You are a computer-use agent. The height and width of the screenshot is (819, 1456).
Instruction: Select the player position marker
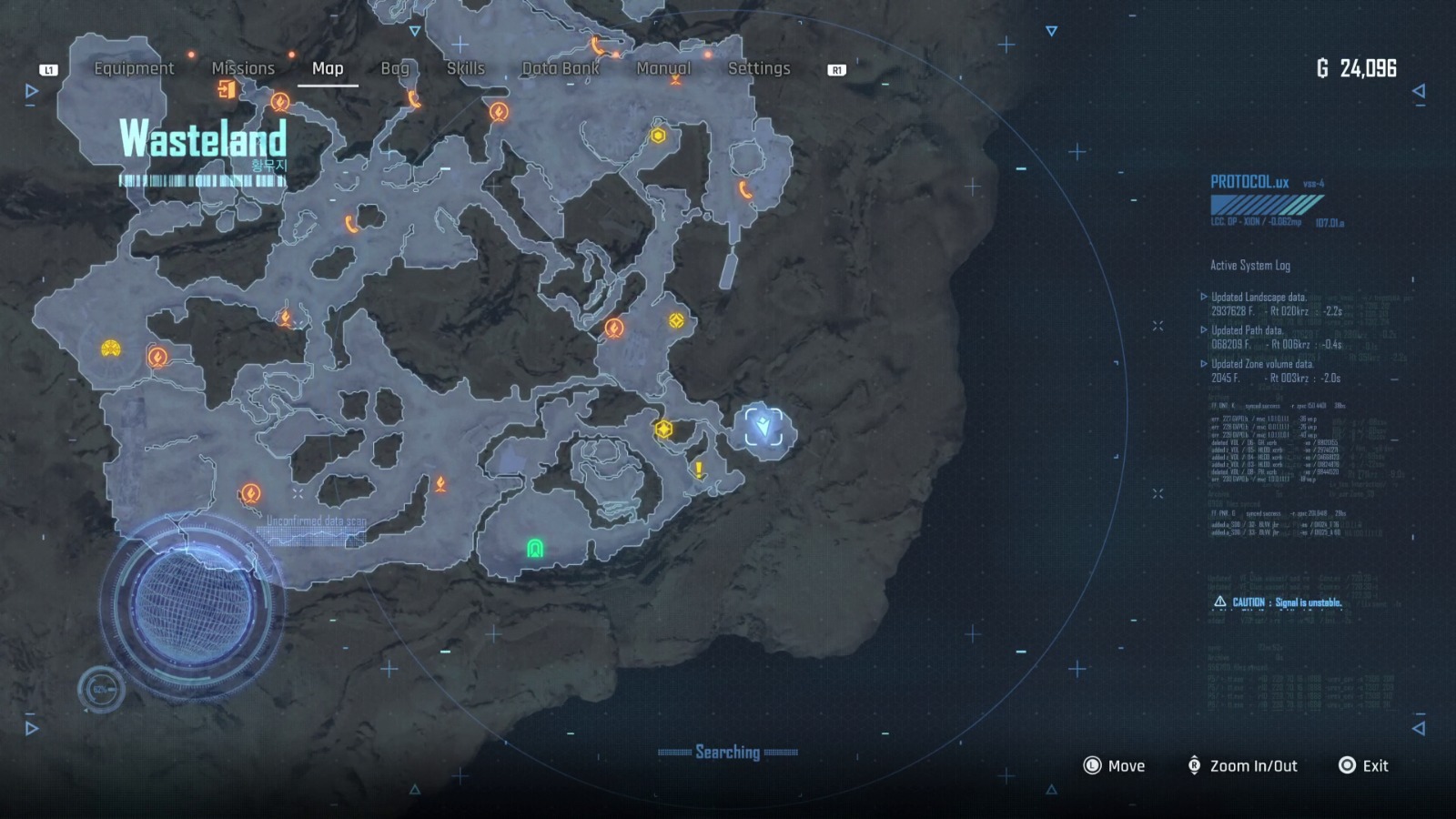(763, 426)
